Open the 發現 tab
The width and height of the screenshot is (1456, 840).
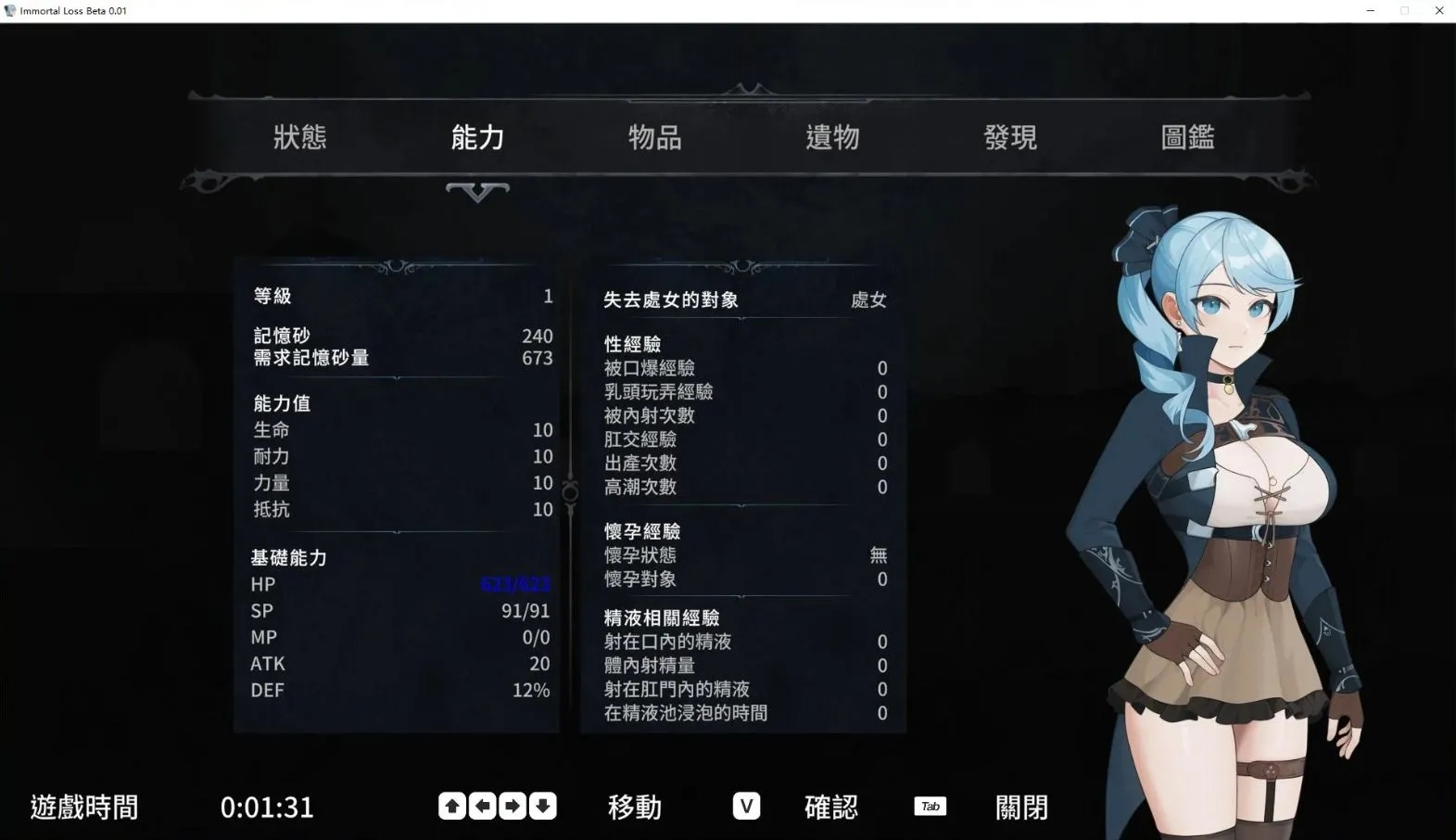coord(1010,136)
